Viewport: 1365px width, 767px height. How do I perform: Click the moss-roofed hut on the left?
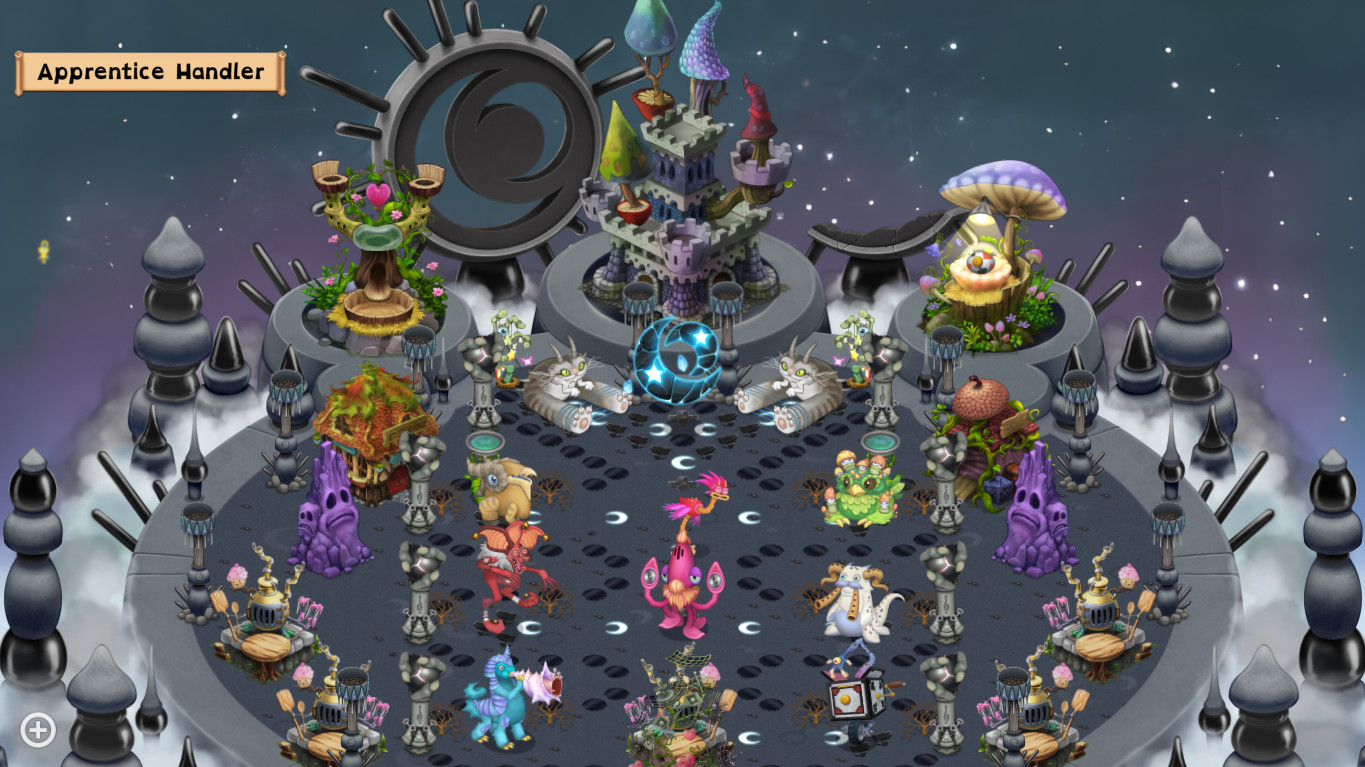(x=375, y=420)
